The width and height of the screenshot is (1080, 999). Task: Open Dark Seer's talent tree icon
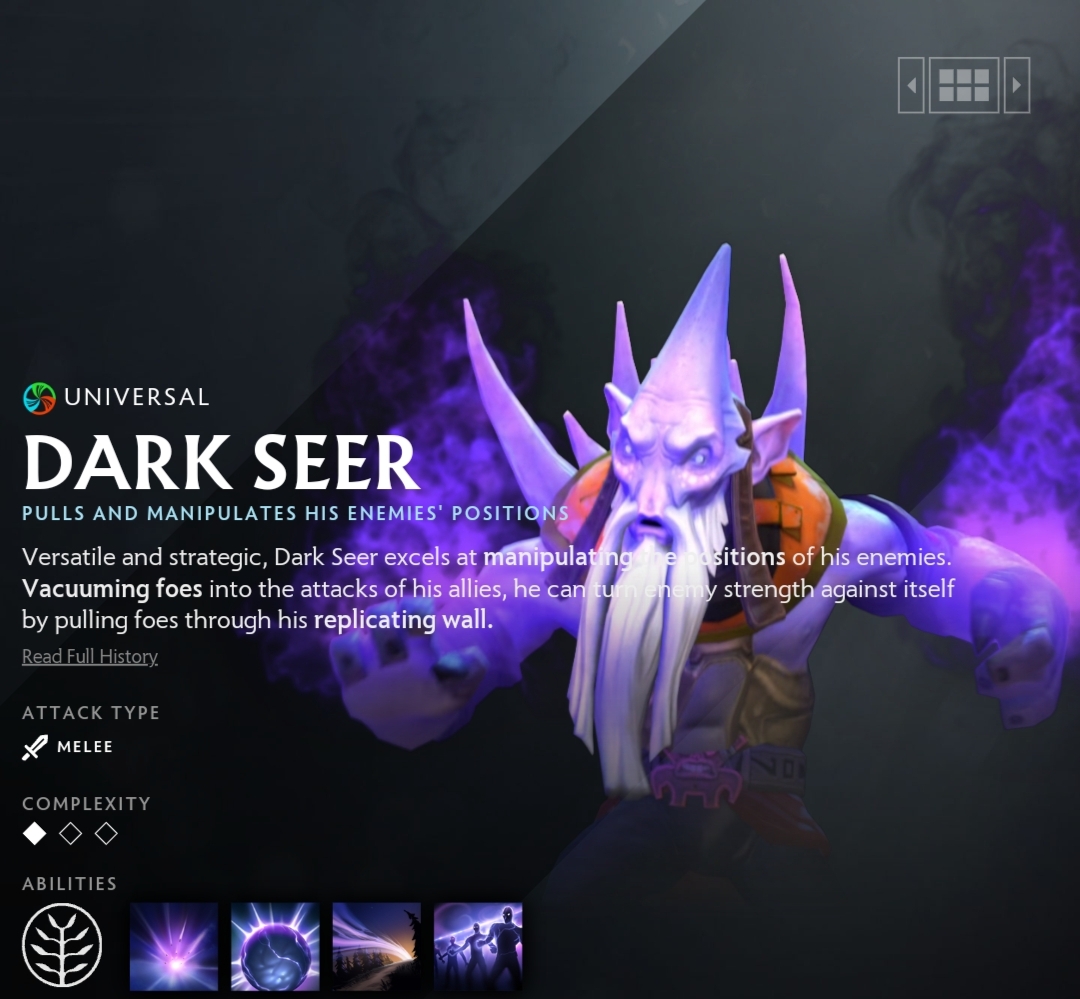(62, 945)
